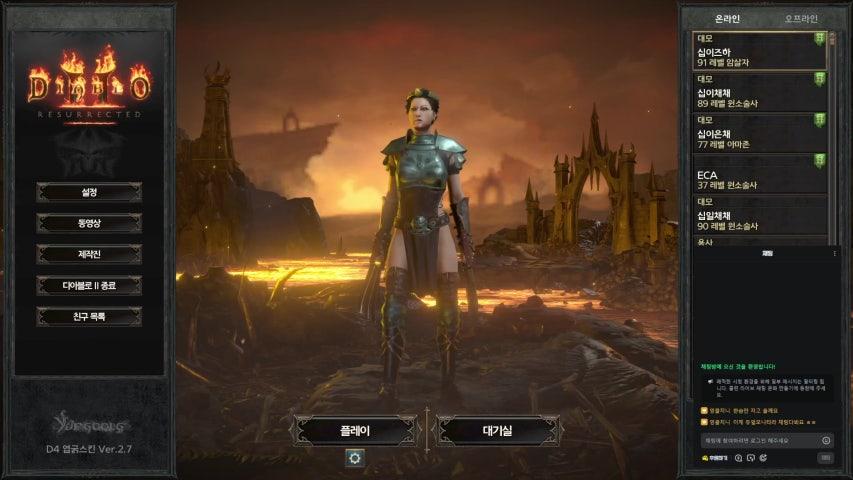This screenshot has height=480, width=853.
Task: Switch to the 오프라인 tab
Action: tap(801, 19)
